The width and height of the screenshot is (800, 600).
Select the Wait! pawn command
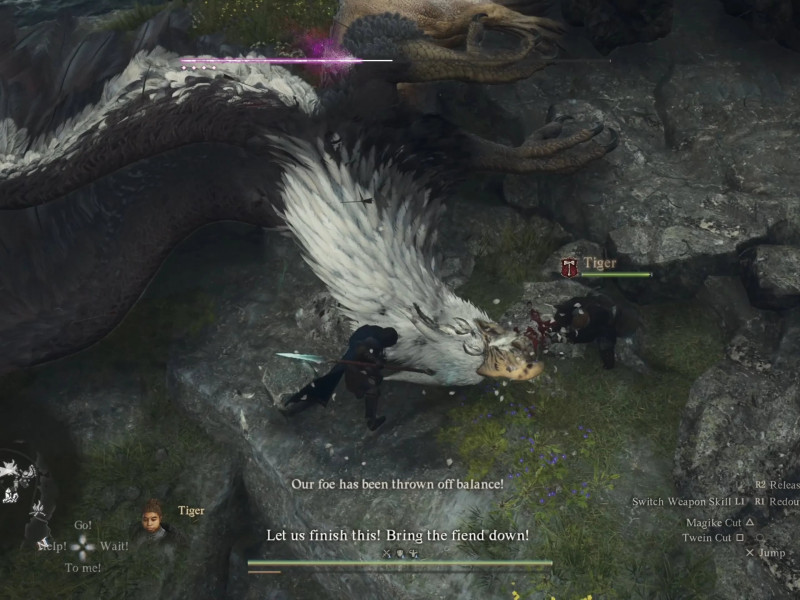pyautogui.click(x=114, y=546)
